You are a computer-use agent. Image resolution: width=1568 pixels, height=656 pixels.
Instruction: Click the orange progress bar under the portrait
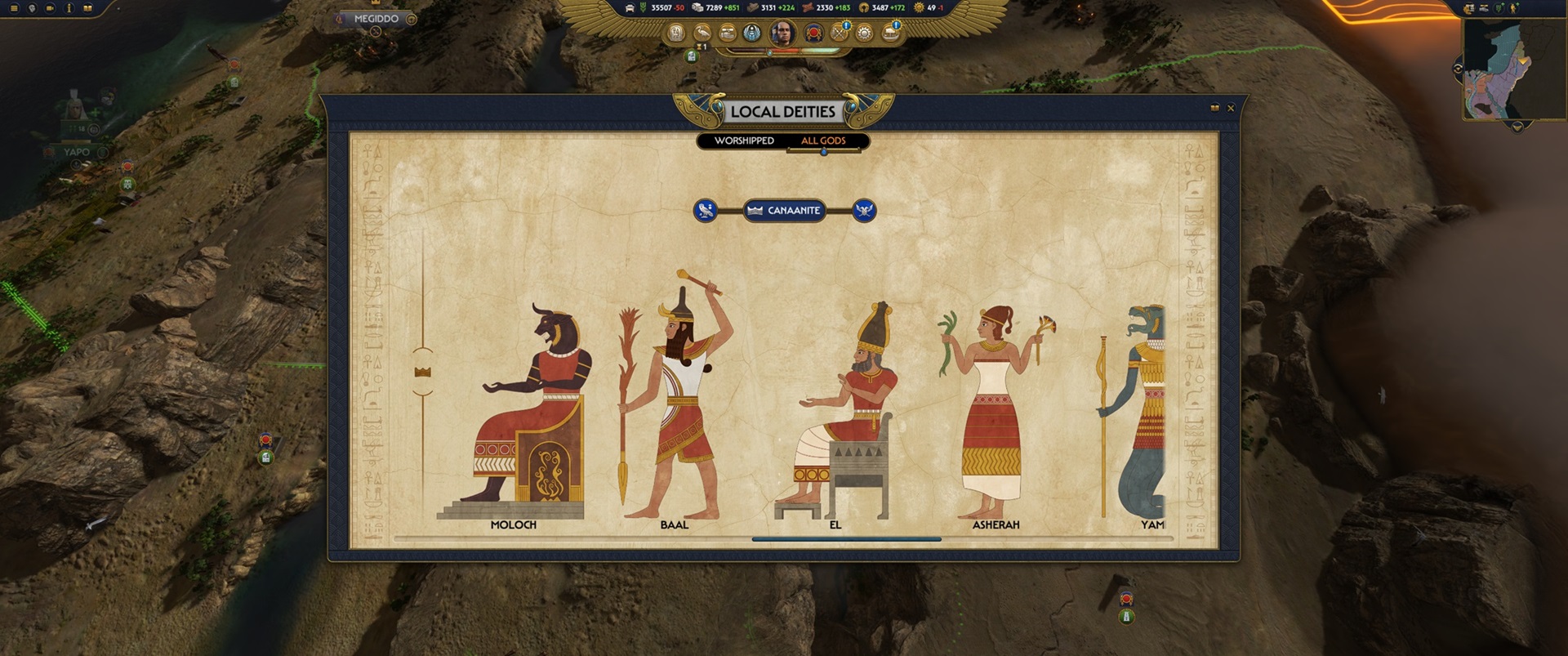click(x=786, y=51)
